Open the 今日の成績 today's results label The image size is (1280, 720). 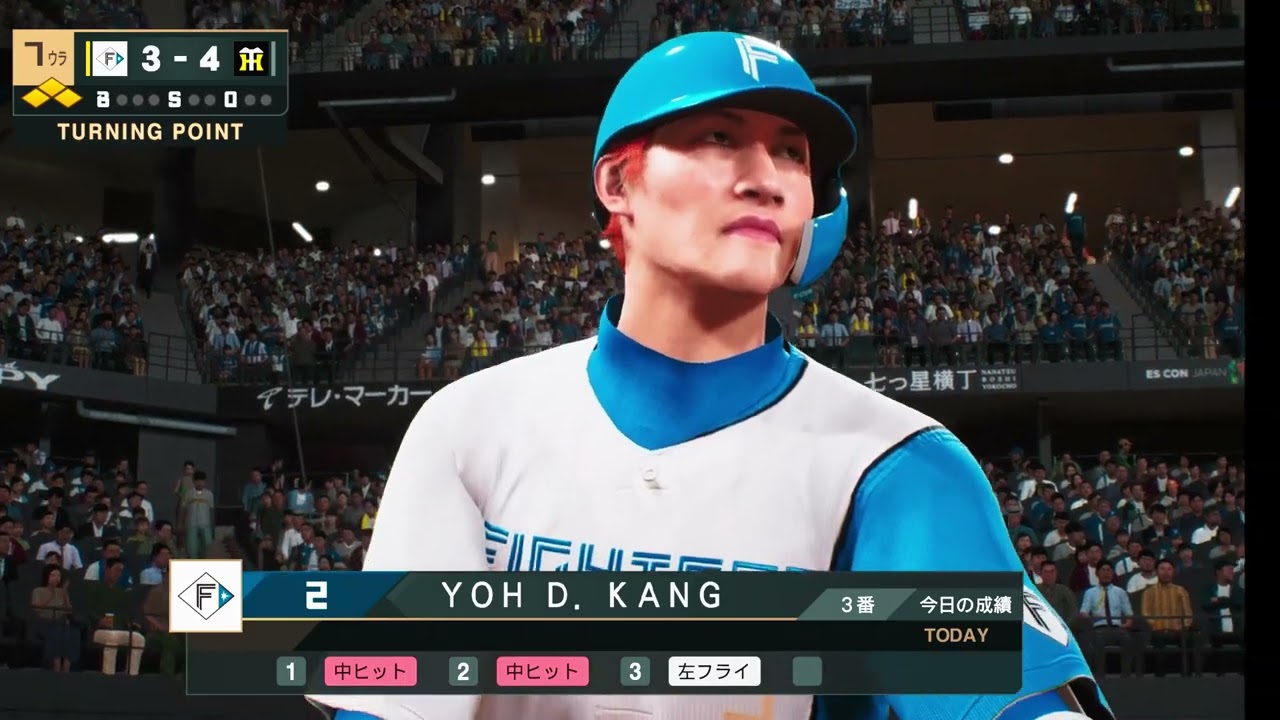tap(965, 604)
